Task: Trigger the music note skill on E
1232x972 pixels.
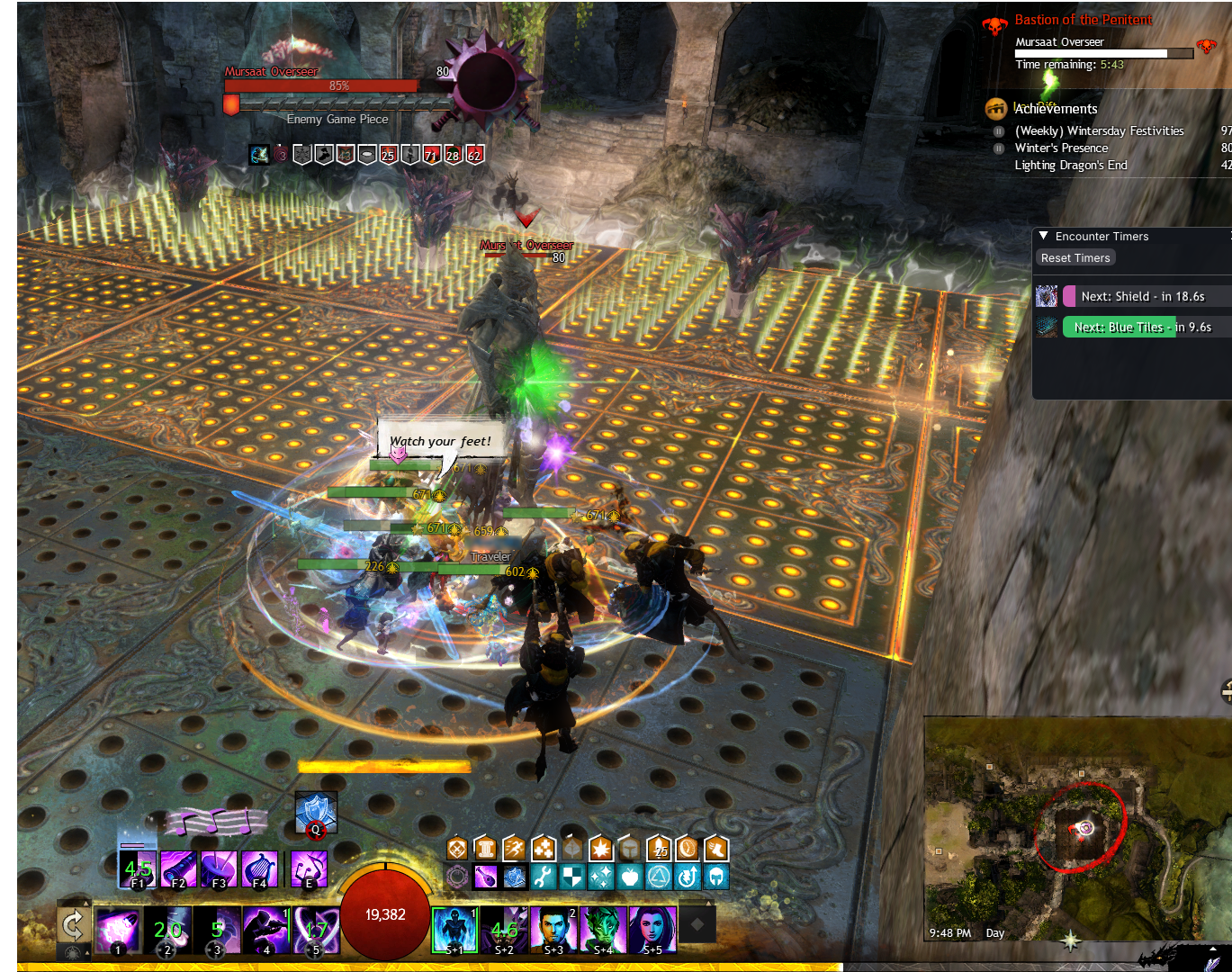Action: click(310, 868)
